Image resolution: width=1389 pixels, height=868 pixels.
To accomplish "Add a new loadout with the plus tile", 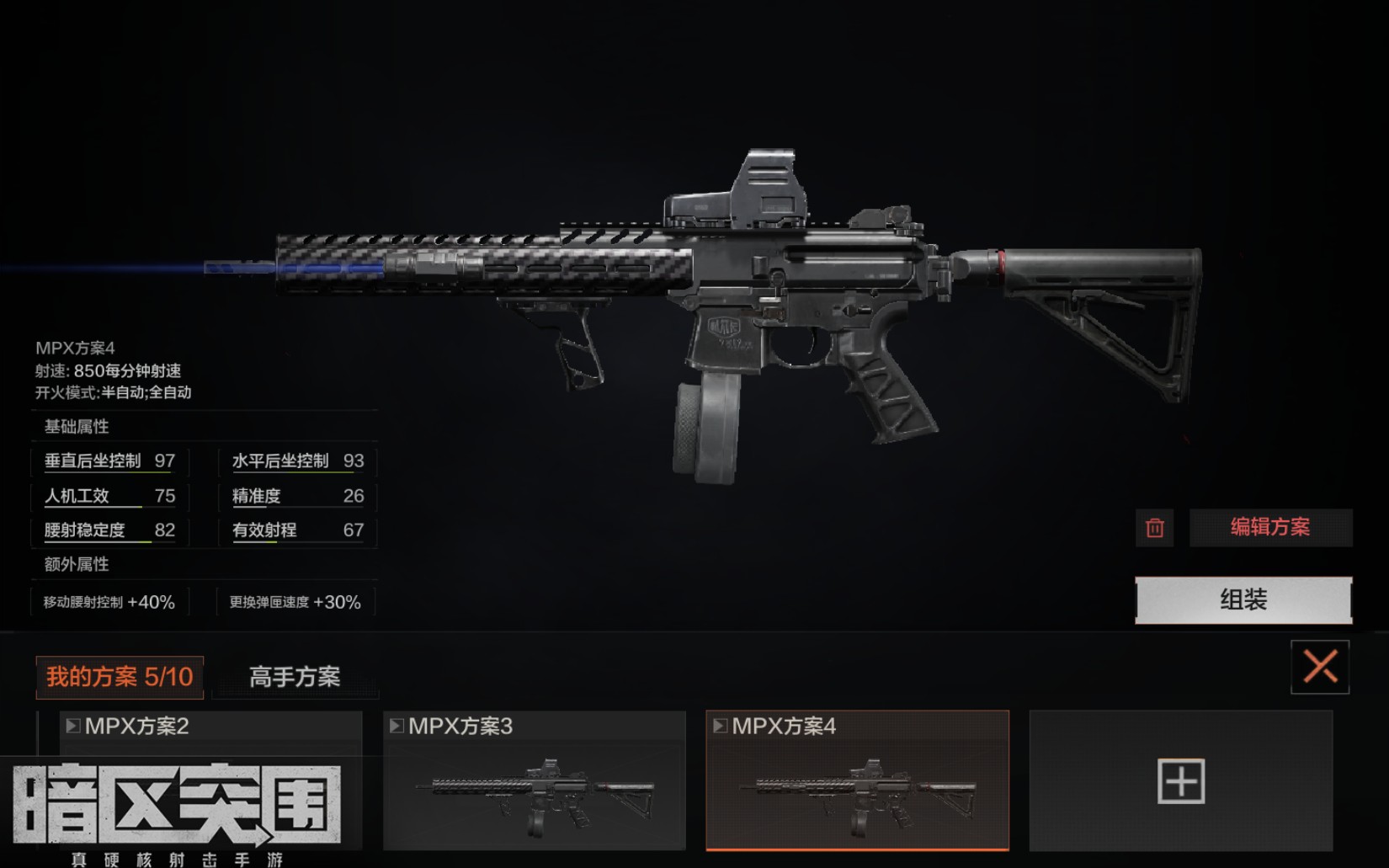I will pos(1180,780).
